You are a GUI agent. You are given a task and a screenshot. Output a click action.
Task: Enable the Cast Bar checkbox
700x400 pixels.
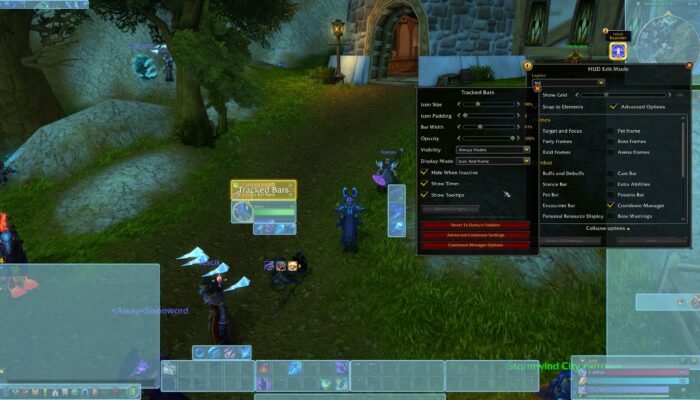[x=611, y=173]
